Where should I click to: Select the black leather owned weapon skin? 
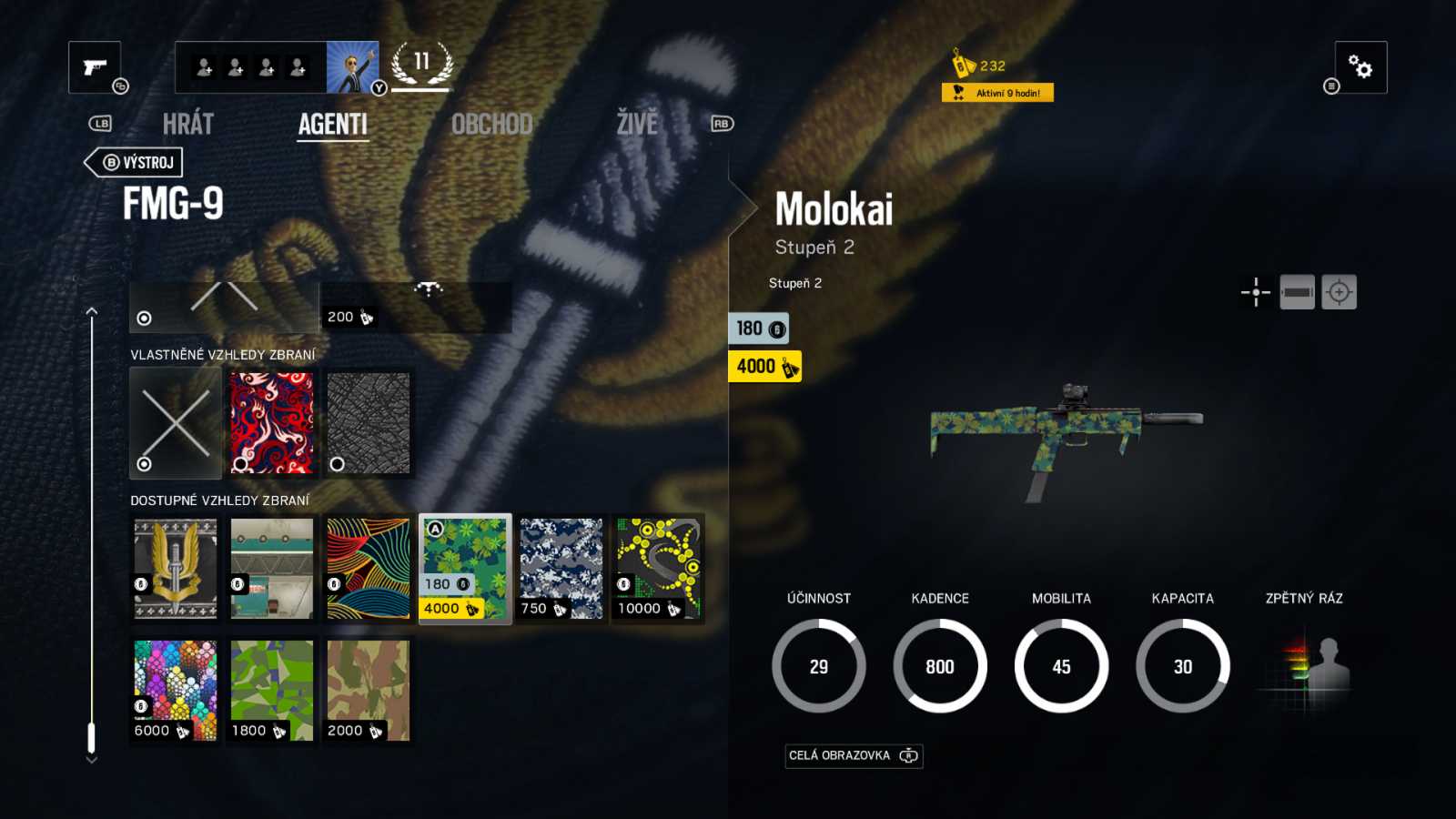click(x=368, y=423)
